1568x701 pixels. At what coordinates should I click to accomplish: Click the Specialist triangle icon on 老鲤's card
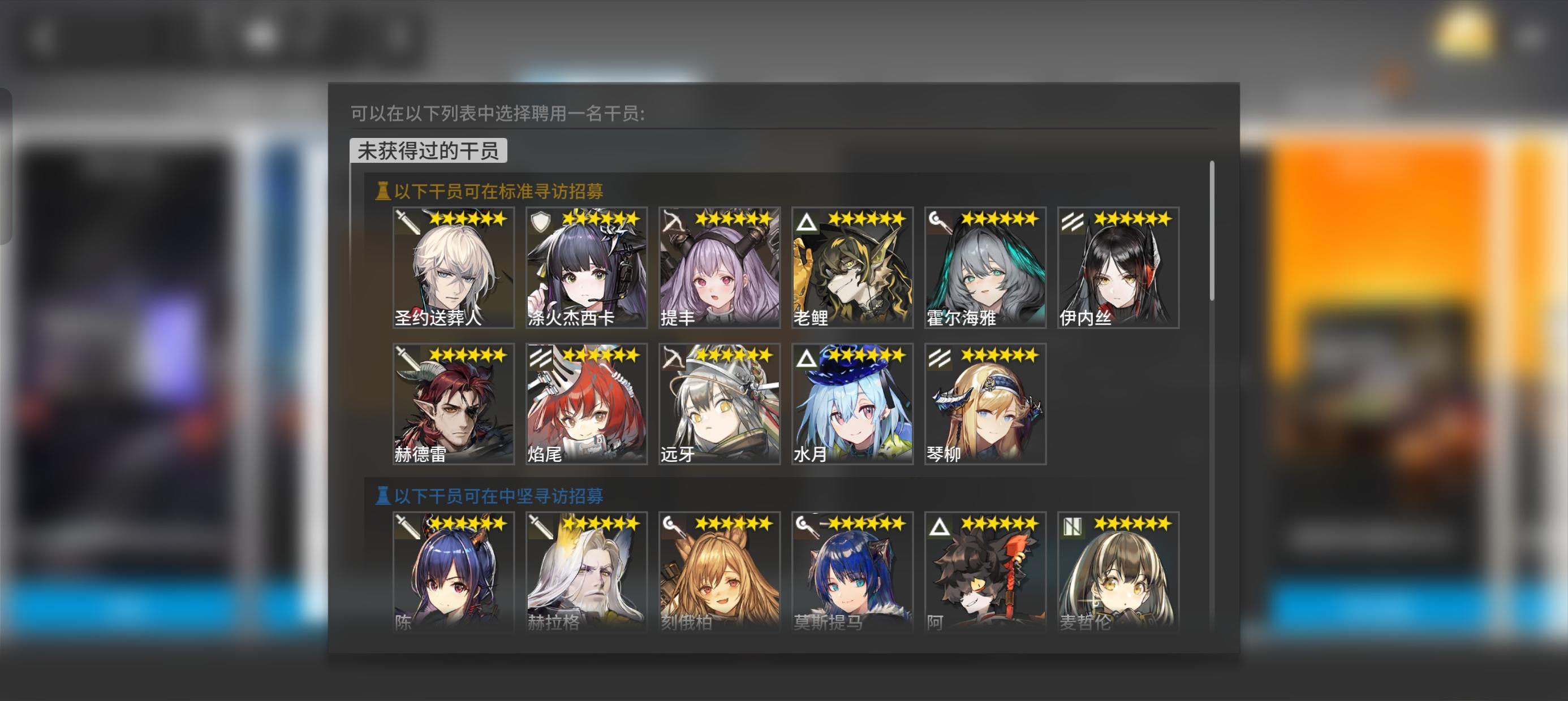click(x=808, y=223)
